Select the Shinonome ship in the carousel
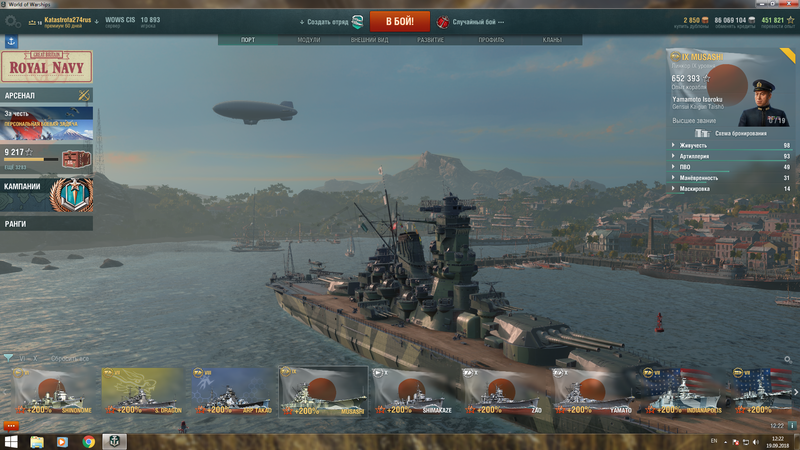The width and height of the screenshot is (800, 450). [54, 391]
